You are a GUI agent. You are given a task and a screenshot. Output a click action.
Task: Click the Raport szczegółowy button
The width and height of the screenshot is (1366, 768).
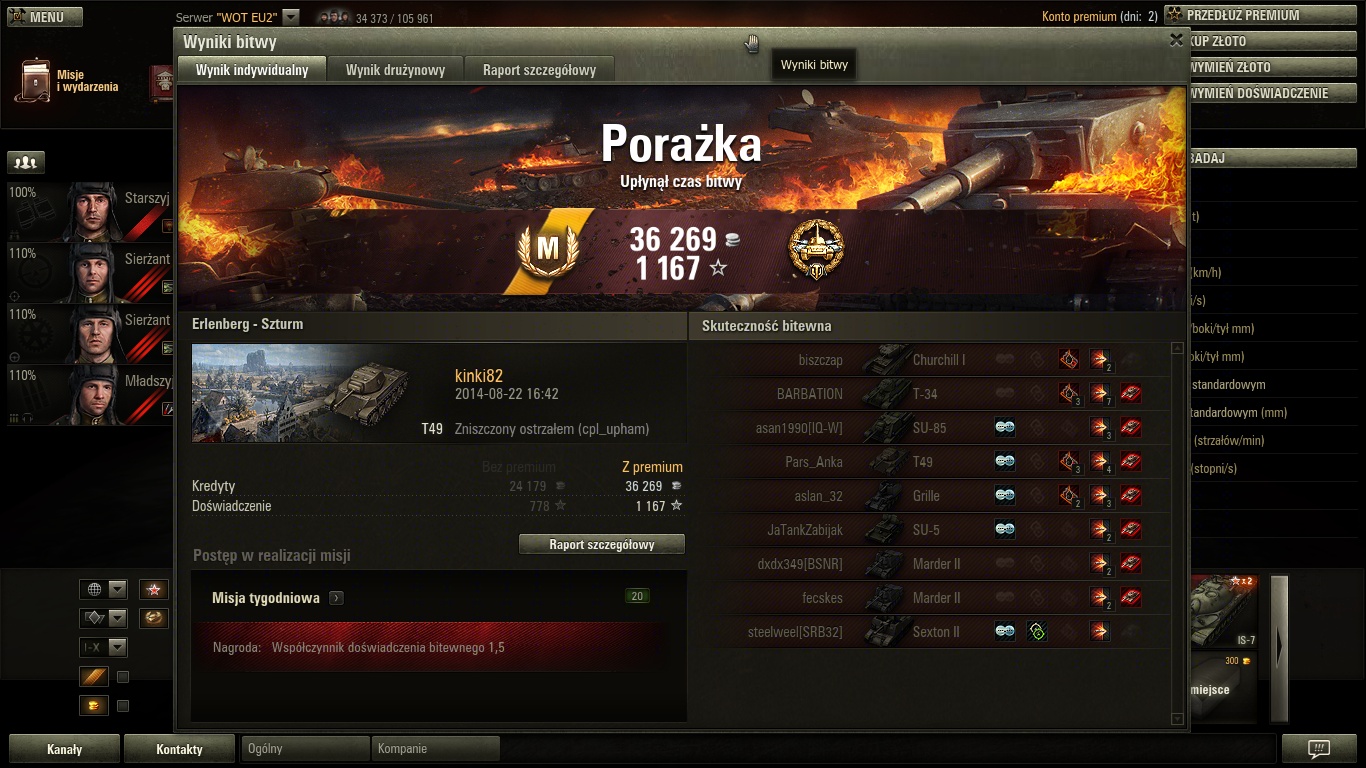tap(602, 545)
